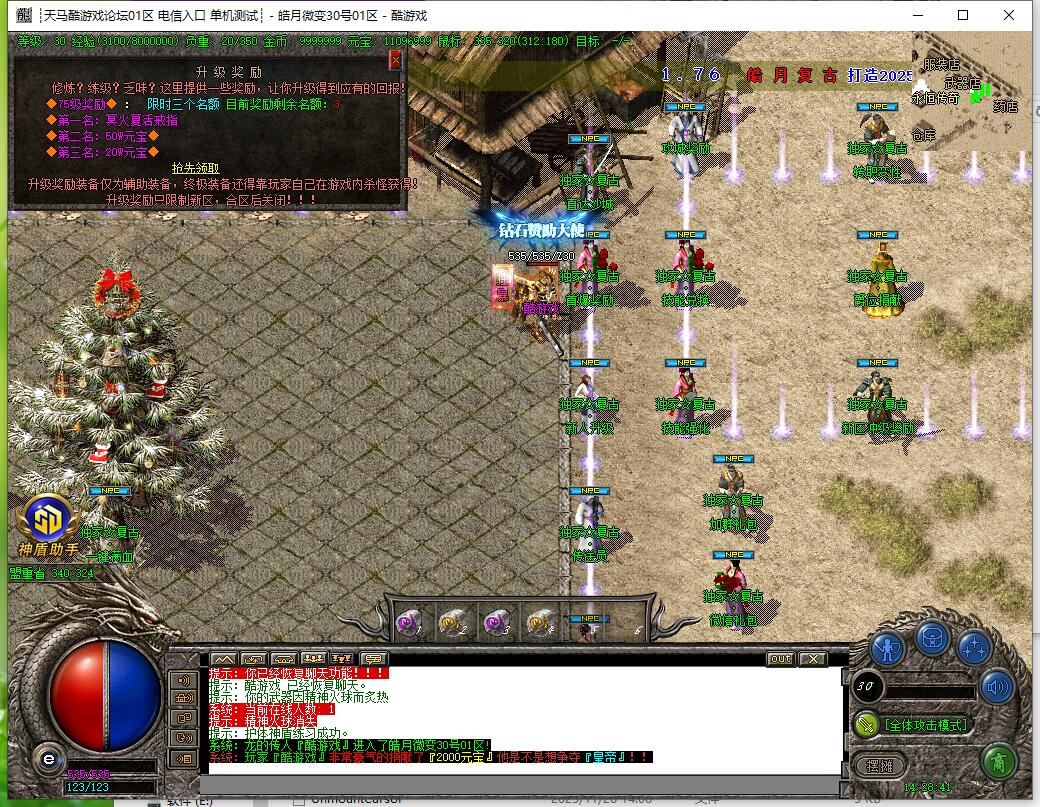Use the orange item in belt slot 2
Image resolution: width=1040 pixels, height=807 pixels.
452,623
